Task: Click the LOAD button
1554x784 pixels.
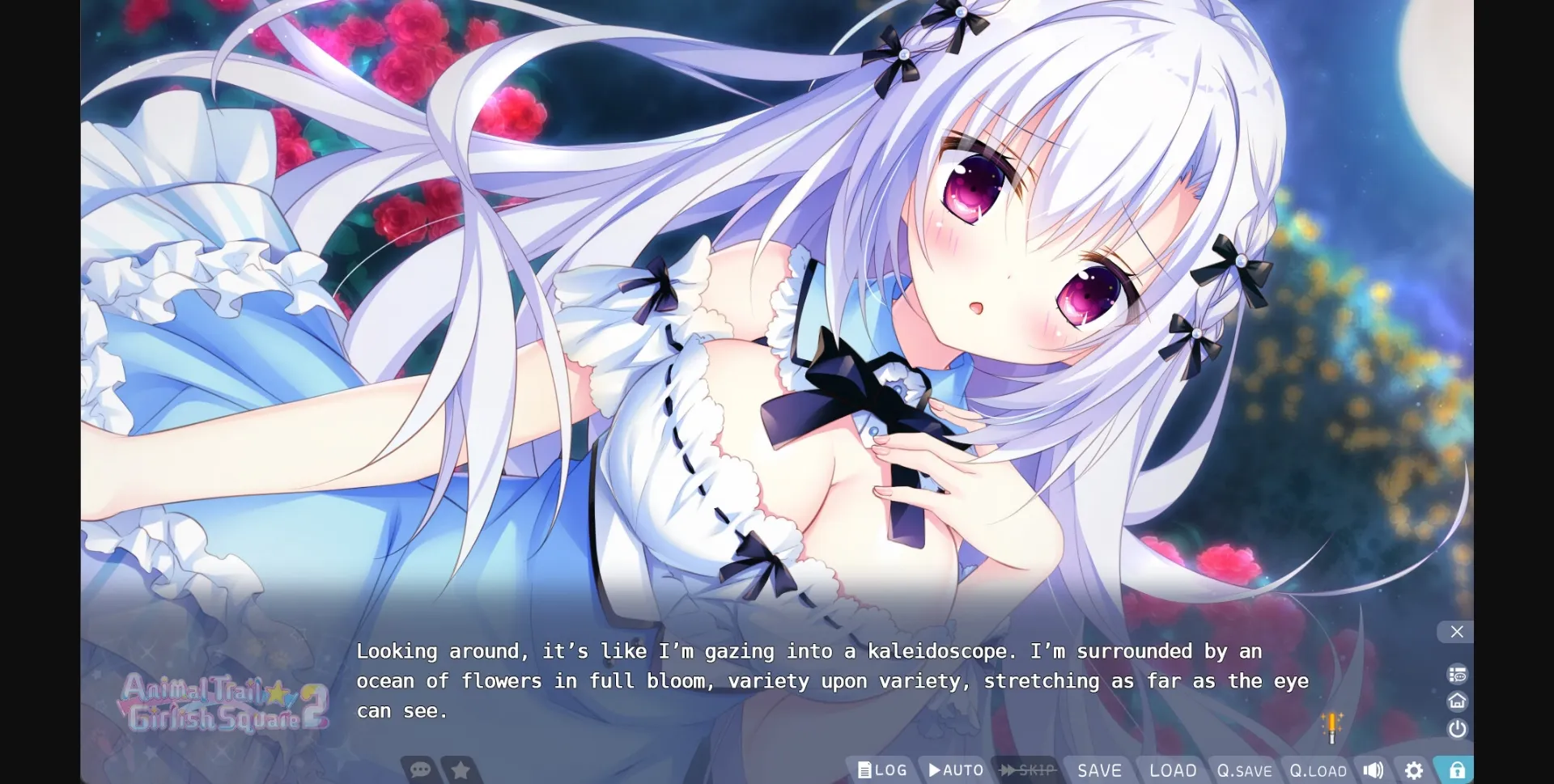Action: (1172, 769)
